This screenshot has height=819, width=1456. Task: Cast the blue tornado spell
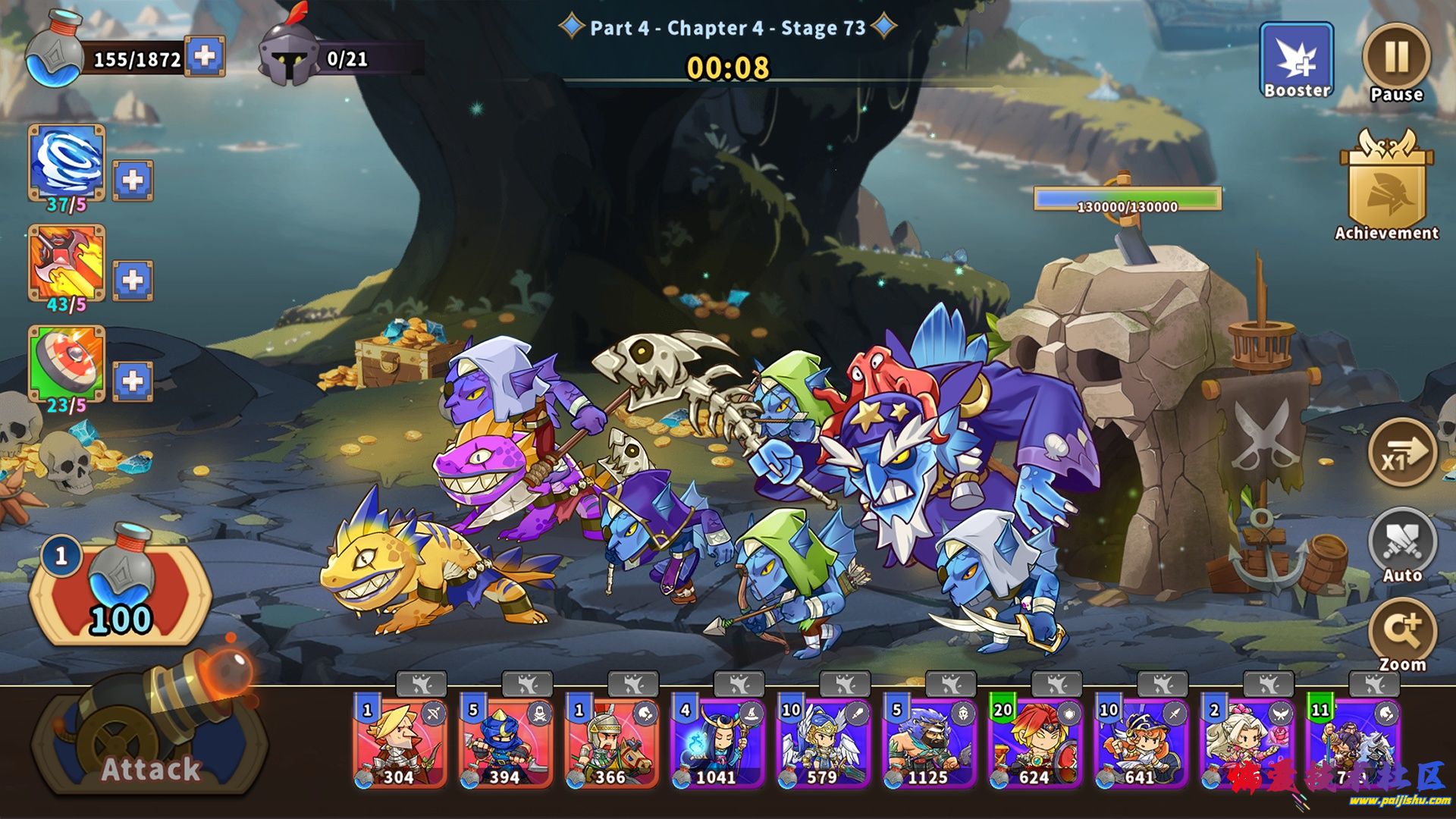pos(67,163)
